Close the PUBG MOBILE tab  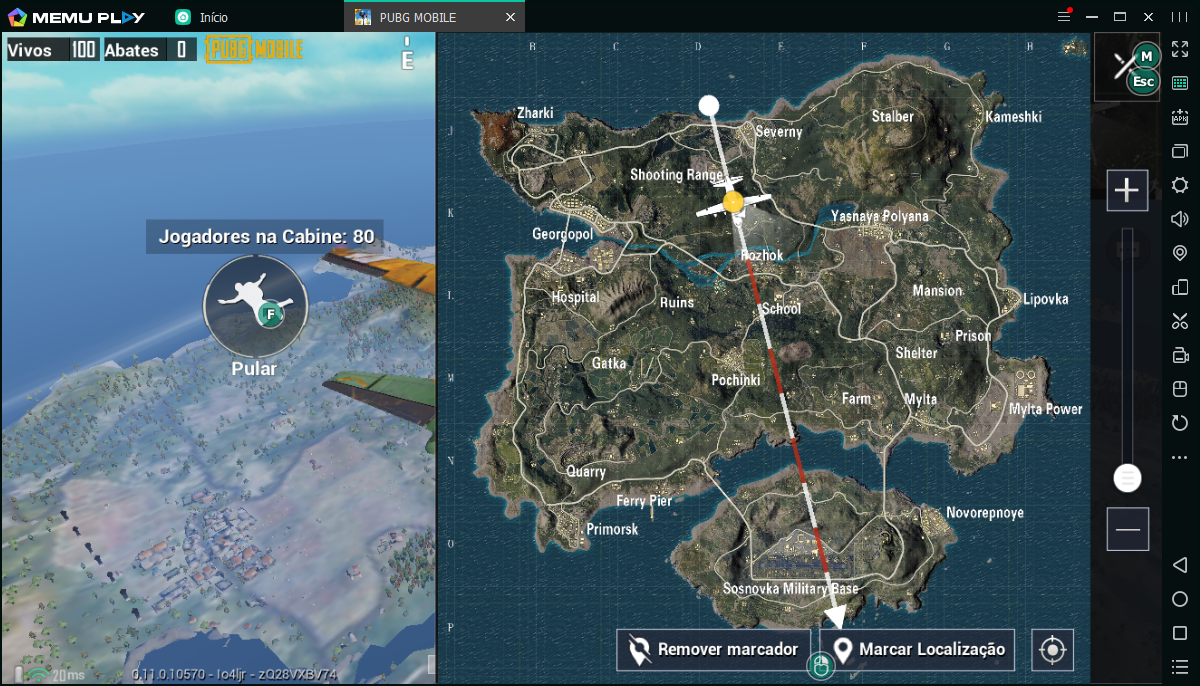click(x=511, y=17)
